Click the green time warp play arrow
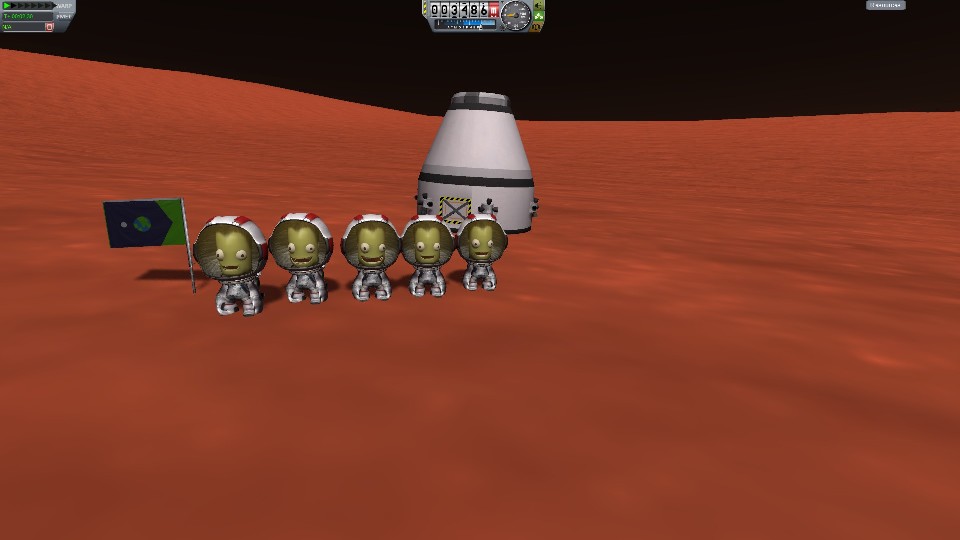The image size is (960, 540). (x=8, y=6)
